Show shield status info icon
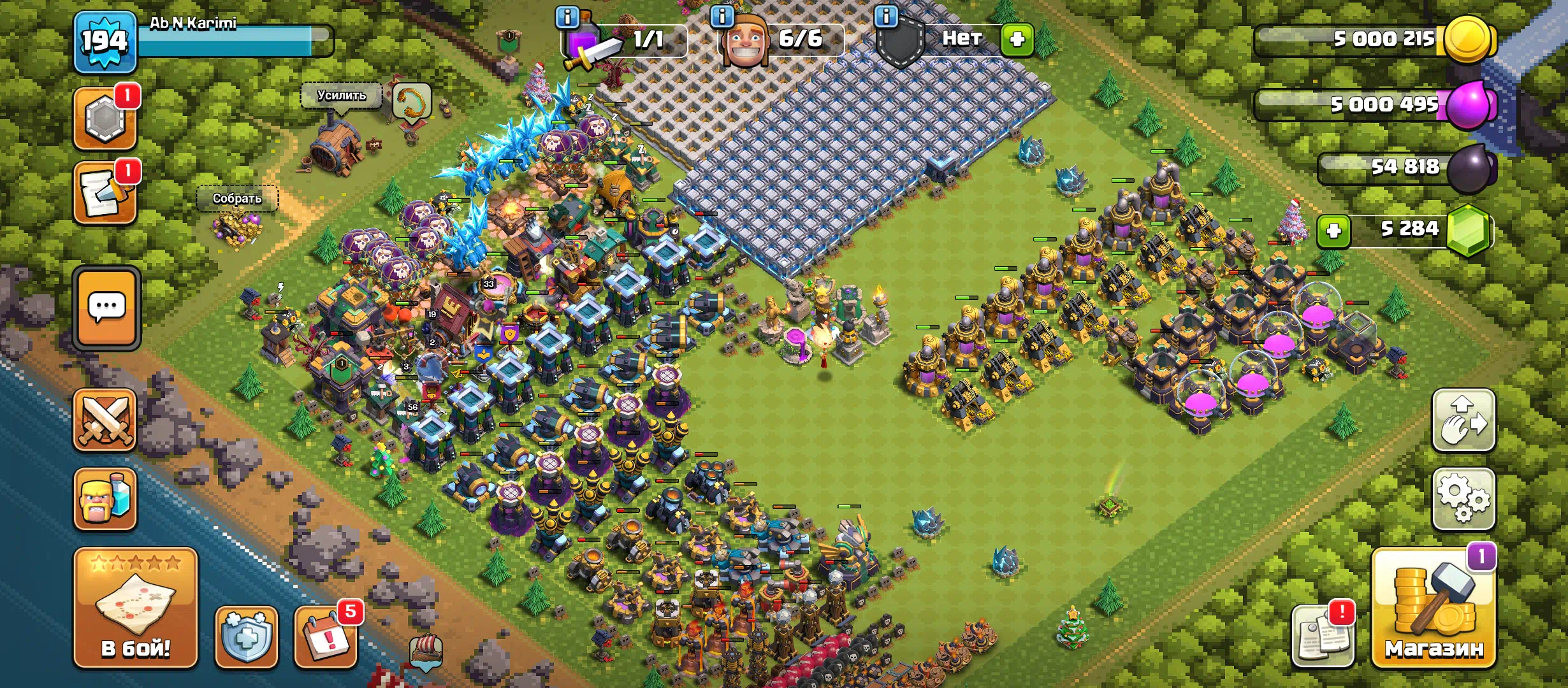 (886, 17)
